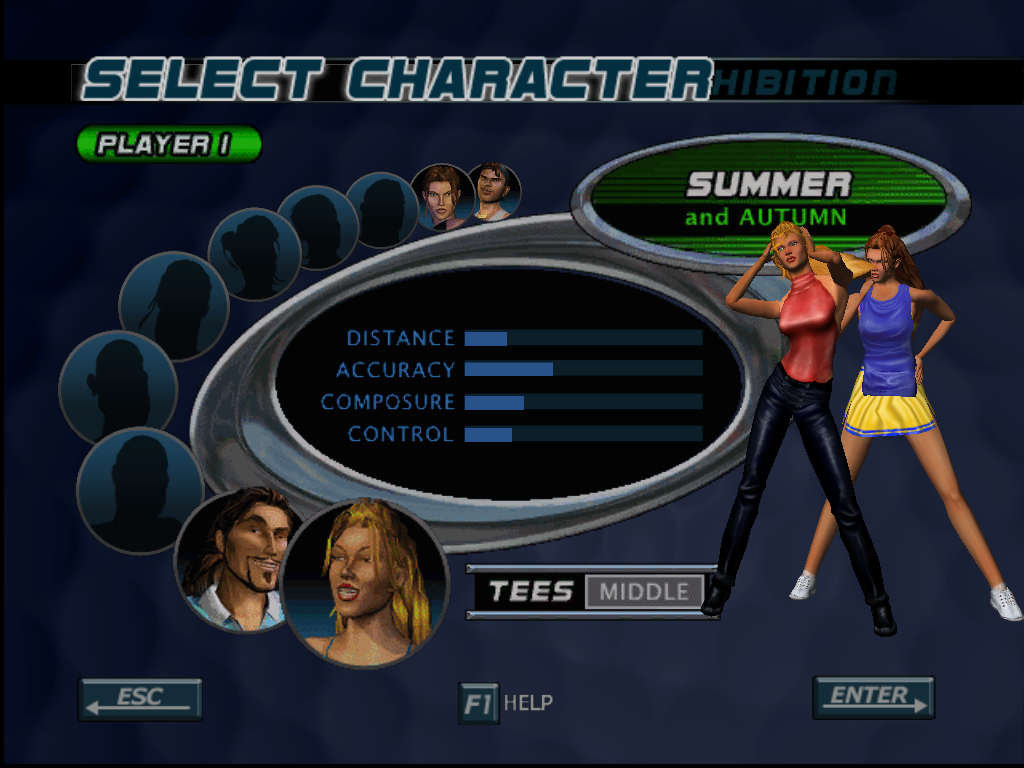Confirm selection with the ENTER button

click(x=873, y=698)
